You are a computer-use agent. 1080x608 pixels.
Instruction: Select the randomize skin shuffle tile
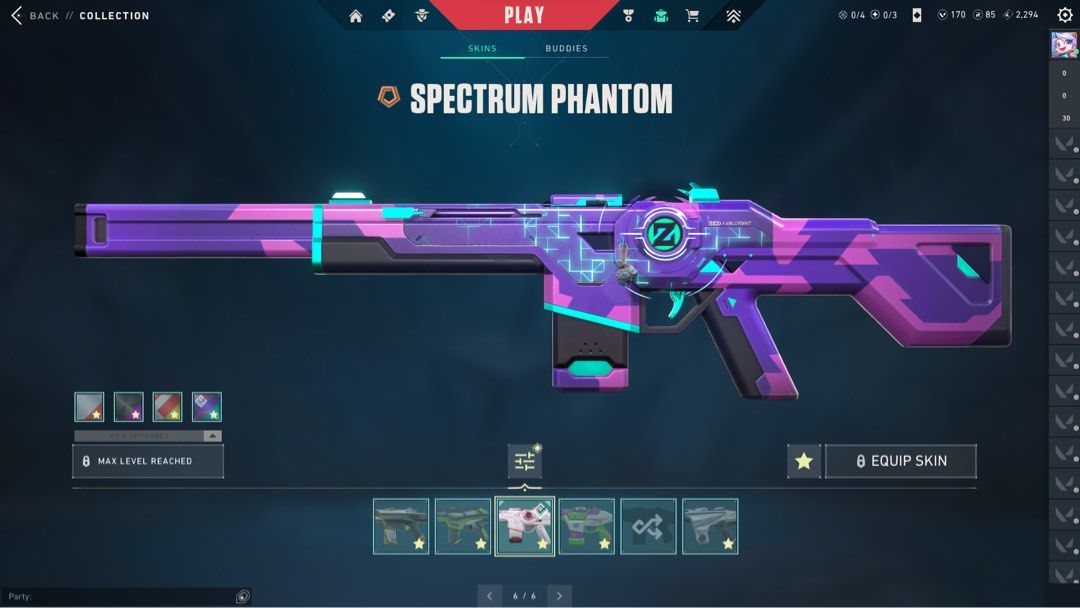648,526
